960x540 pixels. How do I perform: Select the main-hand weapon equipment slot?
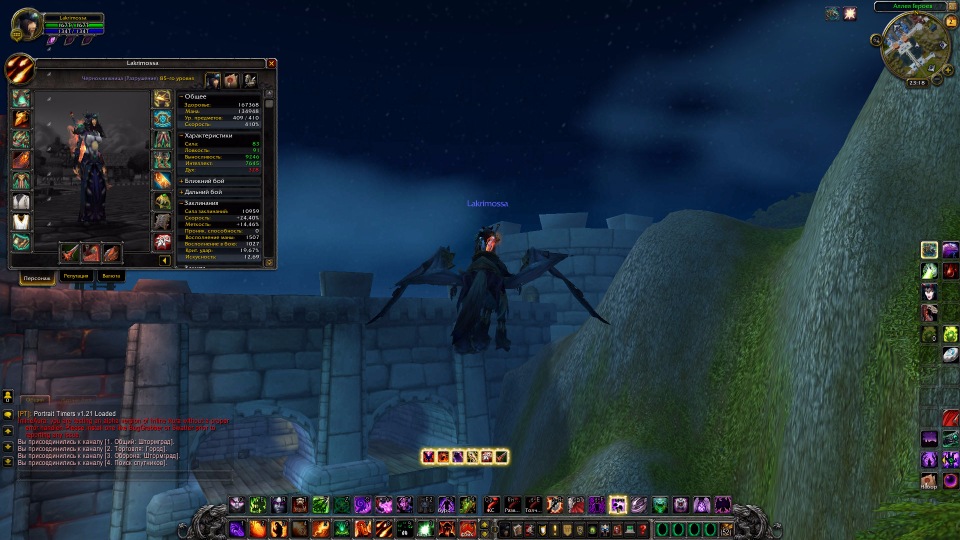[x=71, y=252]
